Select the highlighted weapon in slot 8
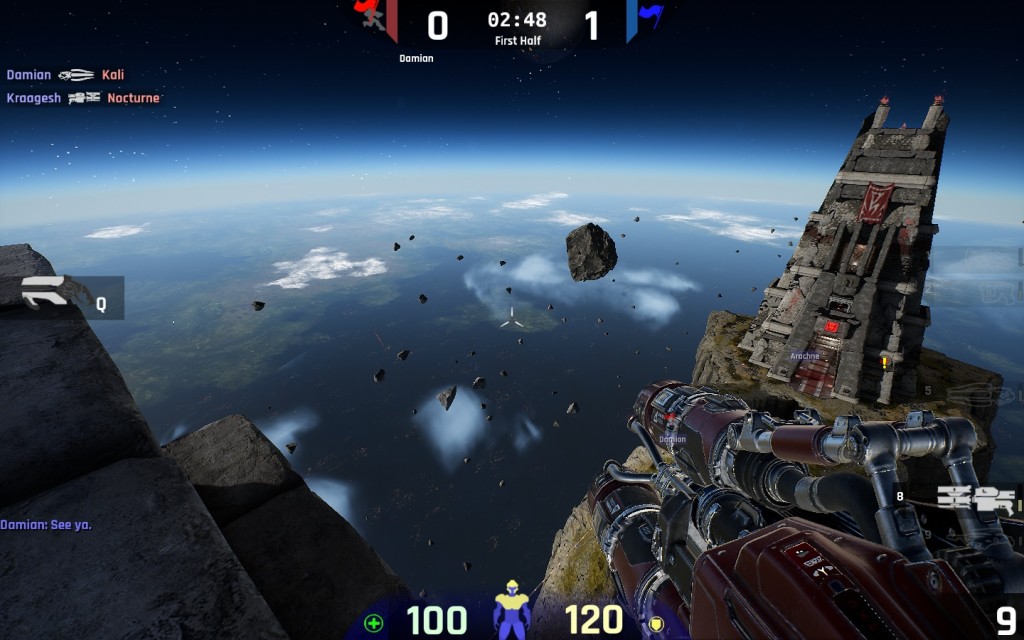The width and height of the screenshot is (1024, 640). point(975,501)
